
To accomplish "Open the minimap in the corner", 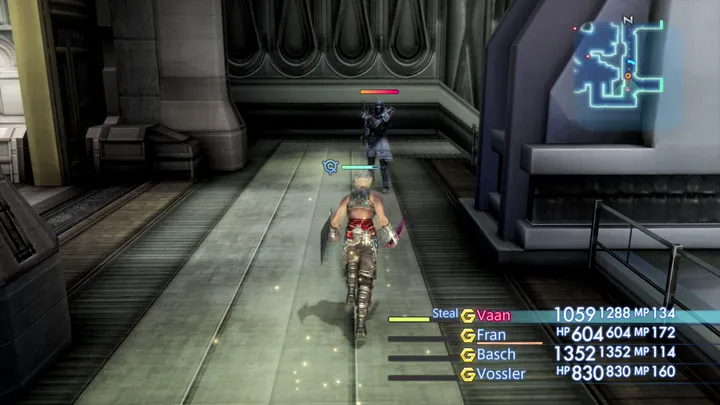I will pos(625,63).
